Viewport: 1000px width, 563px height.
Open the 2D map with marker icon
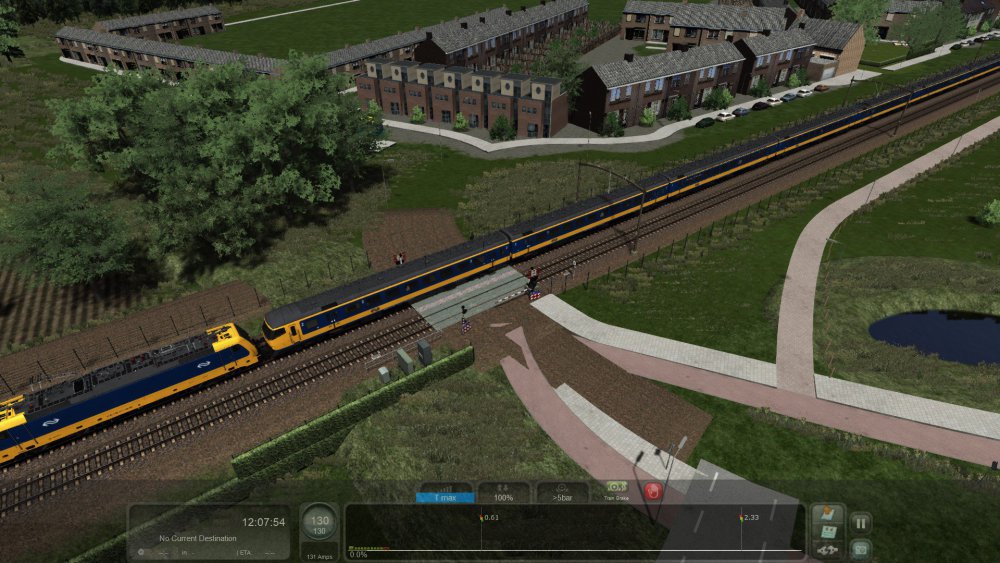828,515
